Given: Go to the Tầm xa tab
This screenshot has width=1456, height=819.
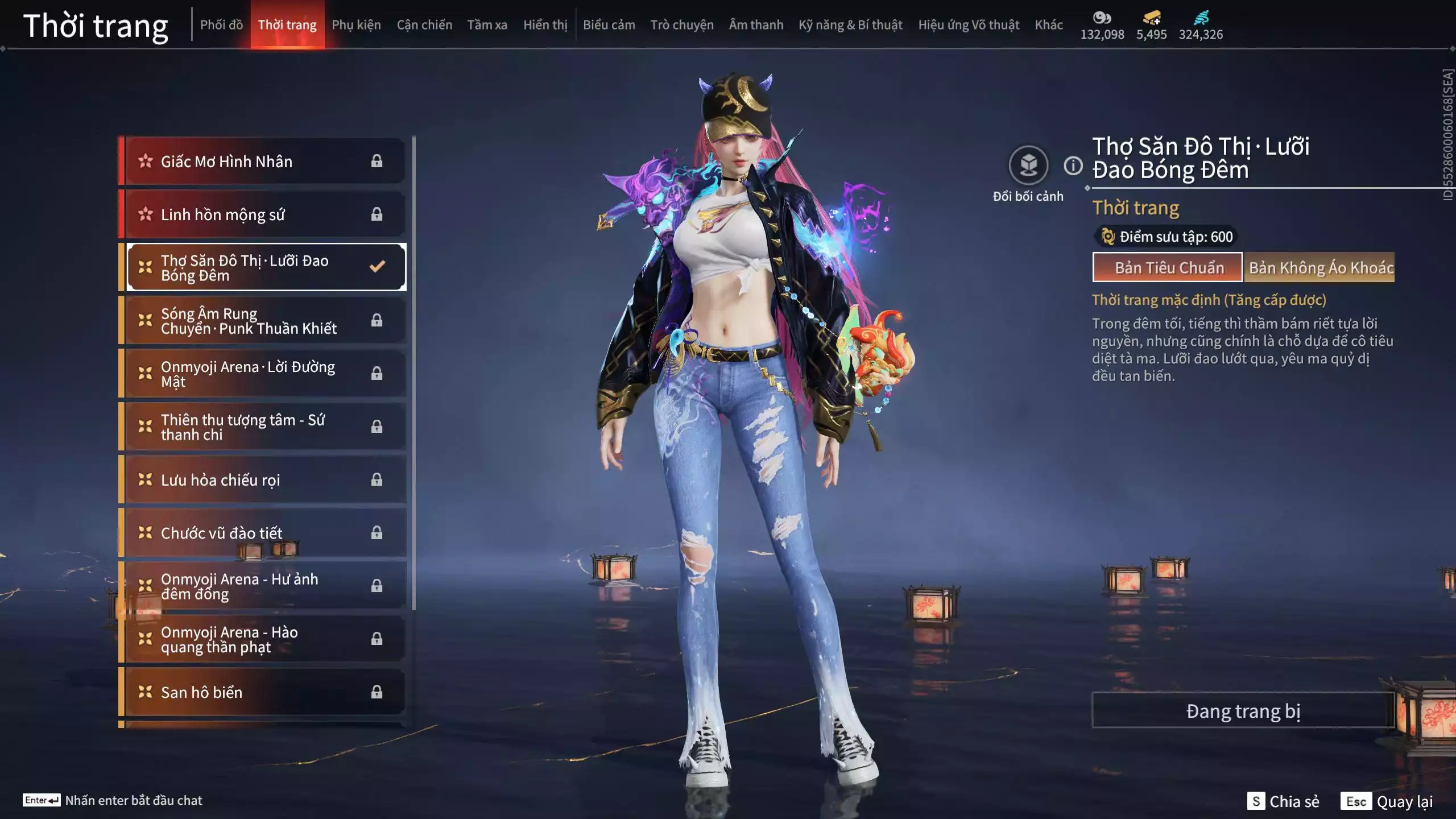Looking at the screenshot, I should [487, 25].
